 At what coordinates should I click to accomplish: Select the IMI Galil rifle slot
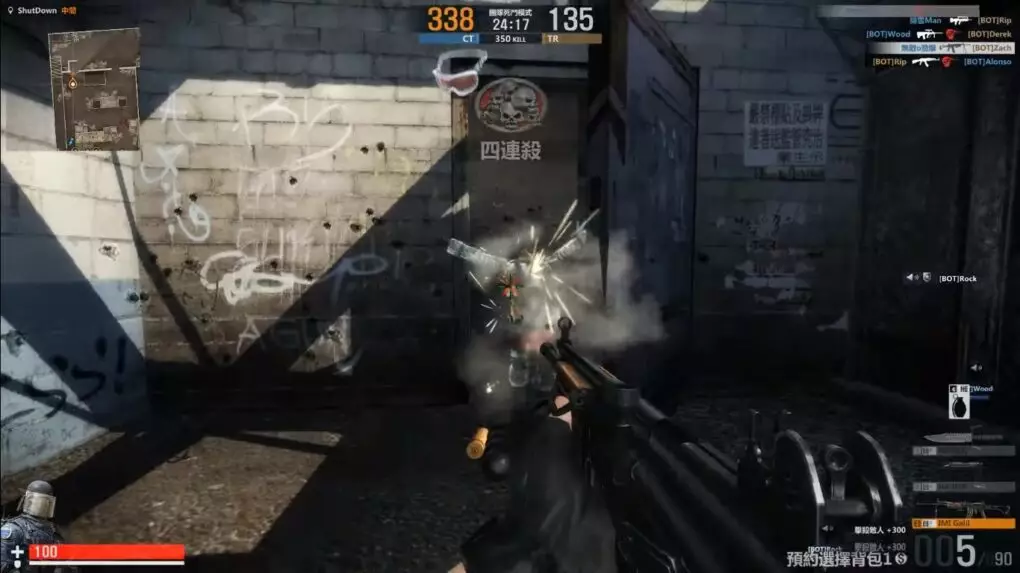(x=963, y=520)
